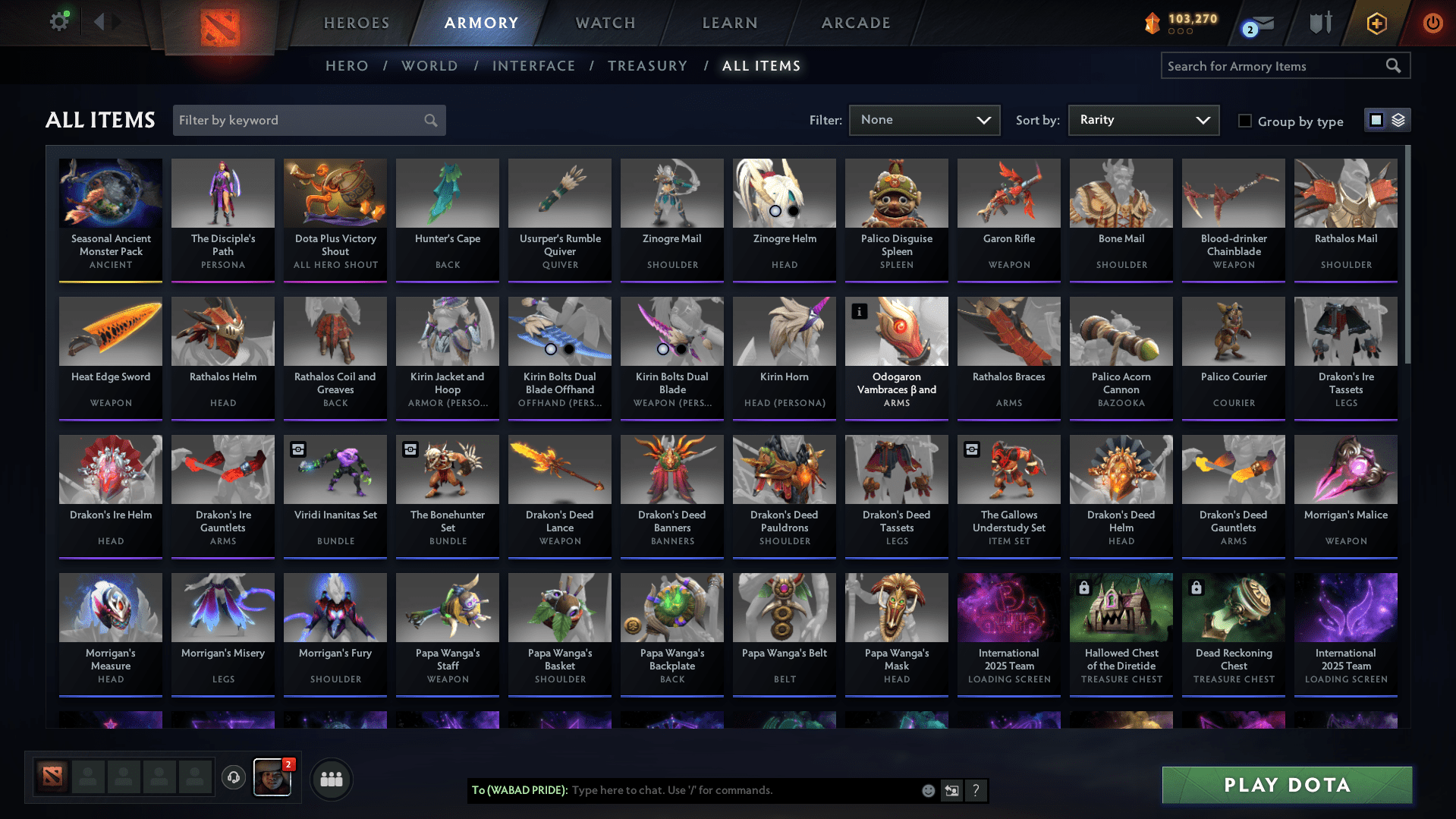Viewport: 1456px width, 819px height.
Task: Click the Dota 2 logo at top left
Action: [220, 25]
